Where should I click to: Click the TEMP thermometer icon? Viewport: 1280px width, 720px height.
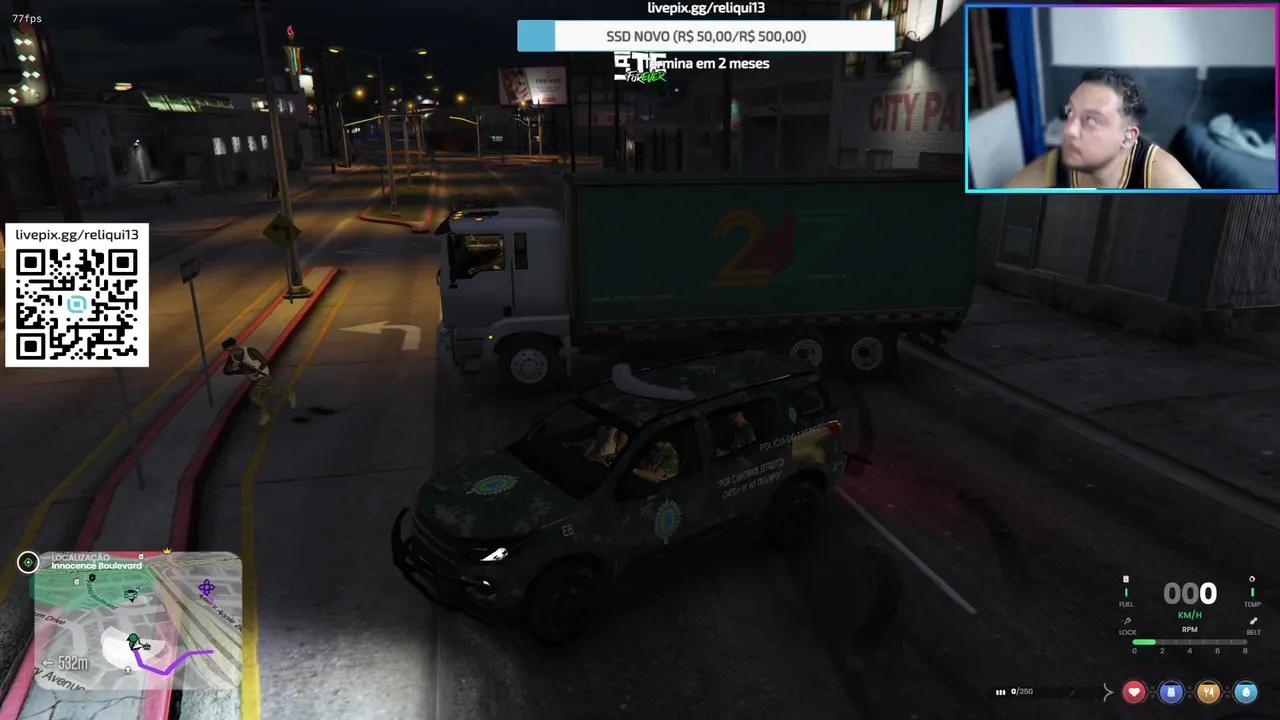point(1252,580)
